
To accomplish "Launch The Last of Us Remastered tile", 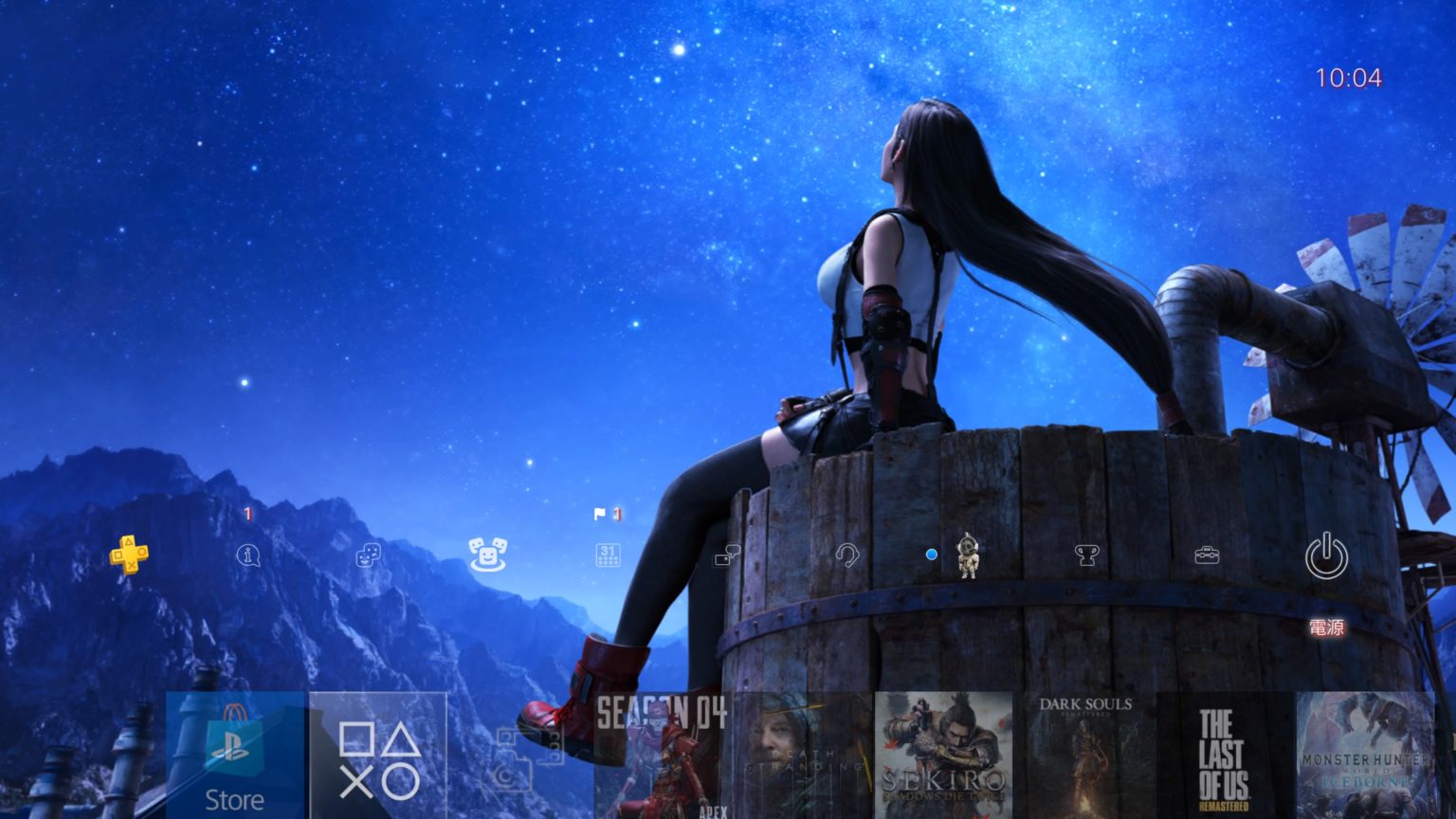I will pos(1225,755).
